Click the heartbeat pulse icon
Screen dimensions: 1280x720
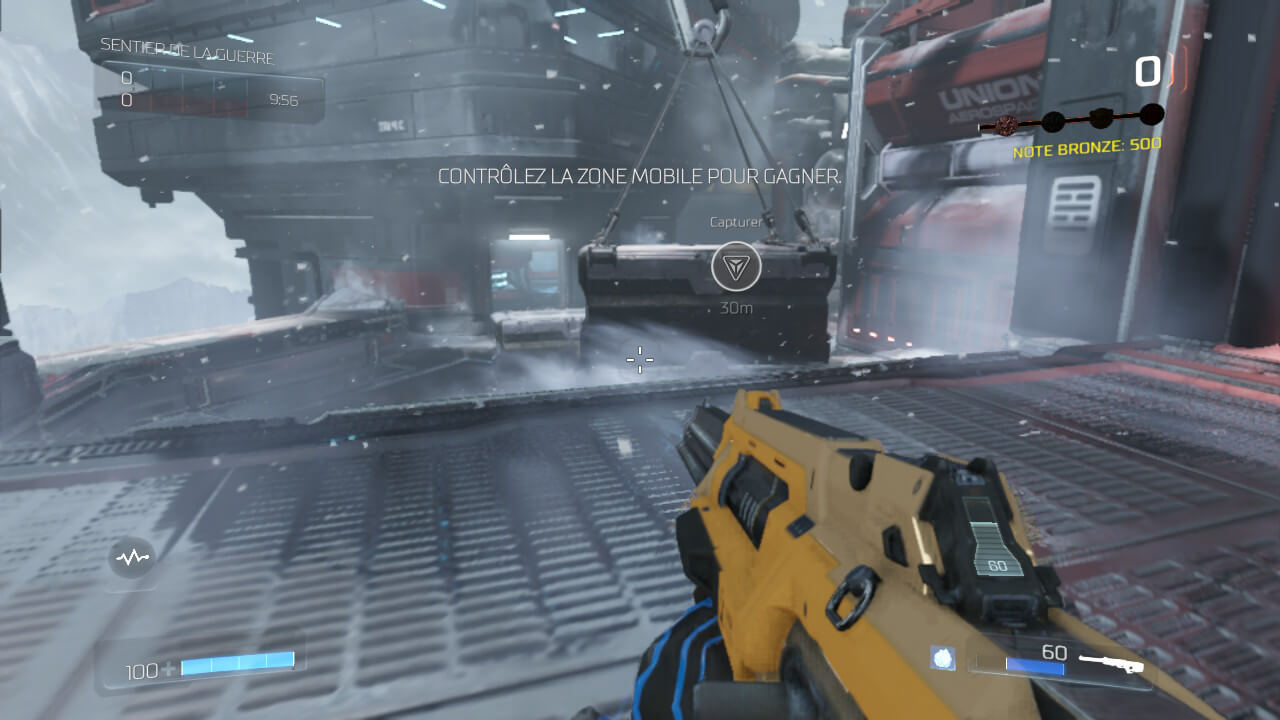131,558
